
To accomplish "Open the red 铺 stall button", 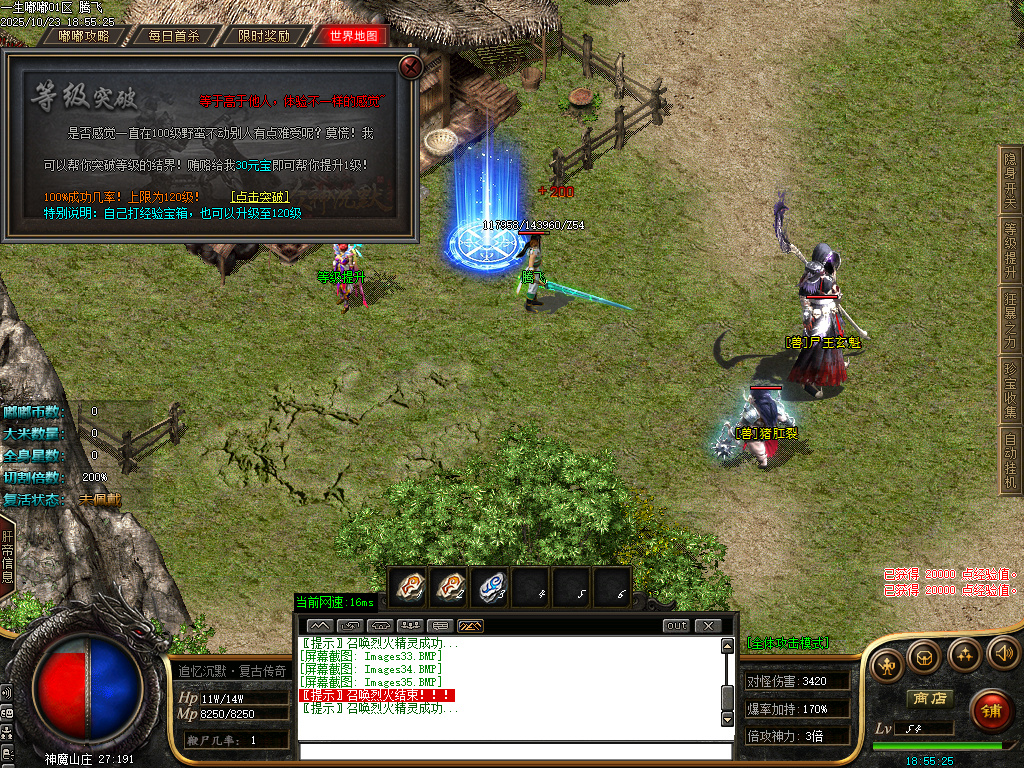I will click(x=991, y=710).
